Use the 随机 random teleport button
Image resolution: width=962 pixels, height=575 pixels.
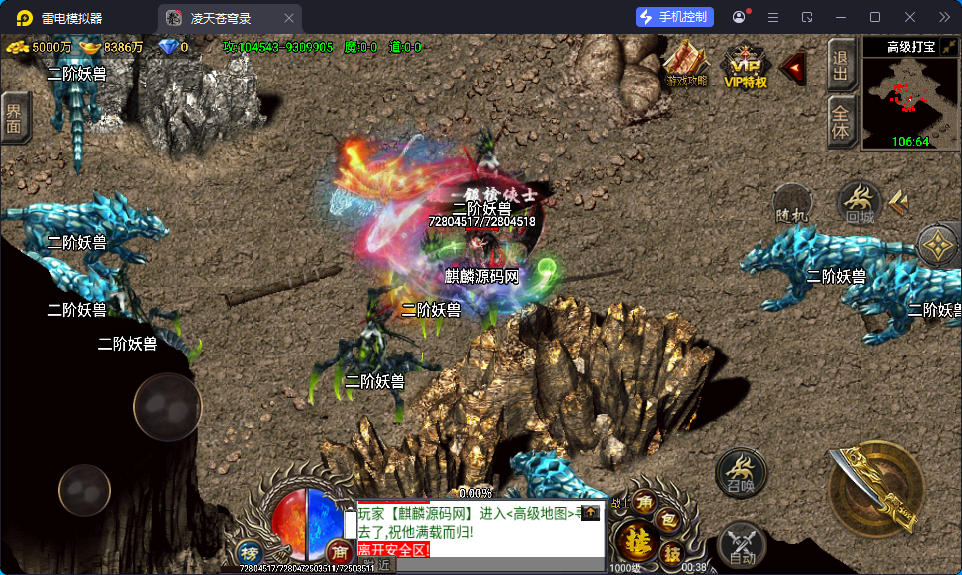click(x=792, y=203)
